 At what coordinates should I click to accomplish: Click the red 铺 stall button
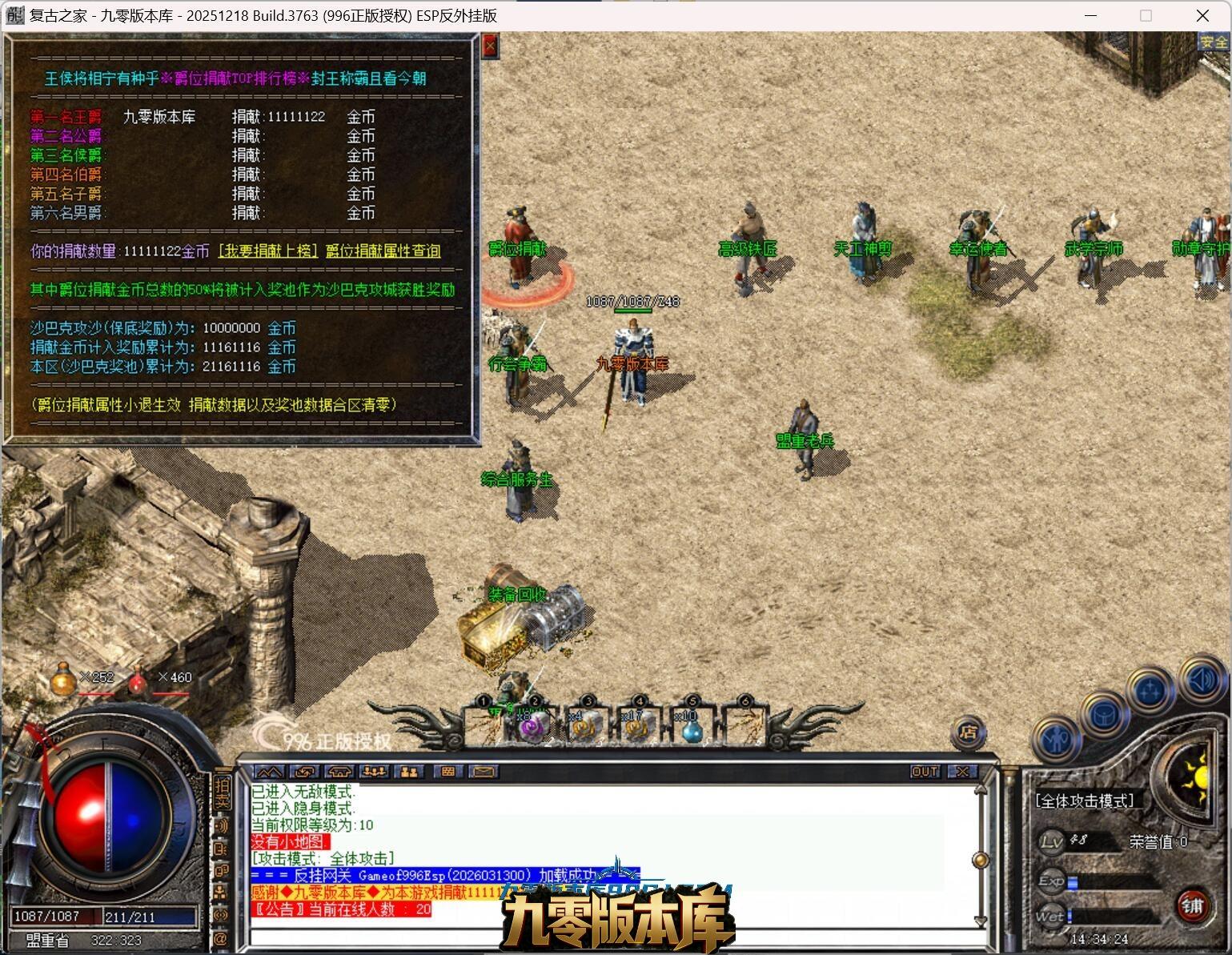(1193, 905)
